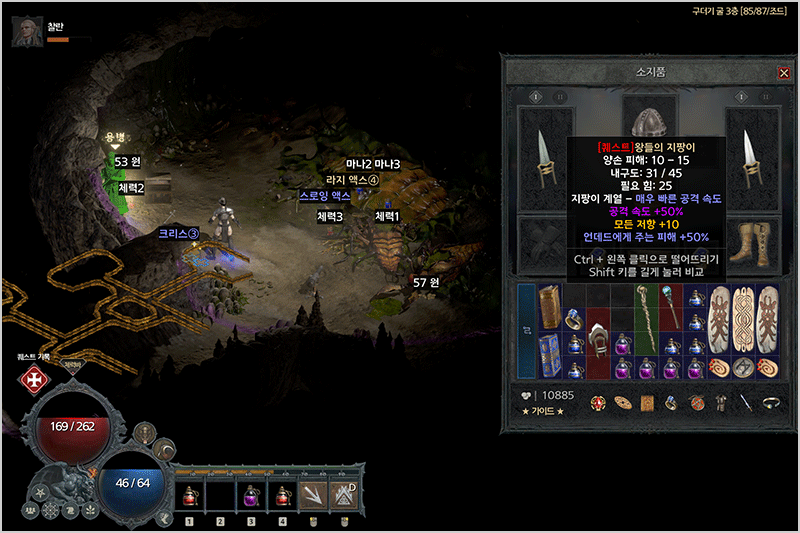
Task: Select the triangle right skill icon marked D
Action: pyautogui.click(x=345, y=497)
